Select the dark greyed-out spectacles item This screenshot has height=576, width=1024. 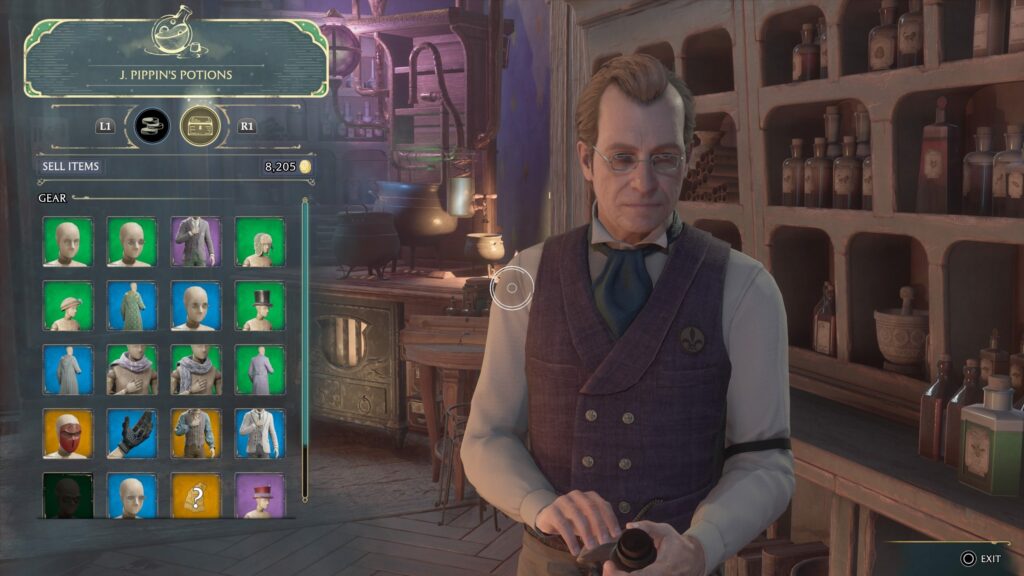[68, 496]
